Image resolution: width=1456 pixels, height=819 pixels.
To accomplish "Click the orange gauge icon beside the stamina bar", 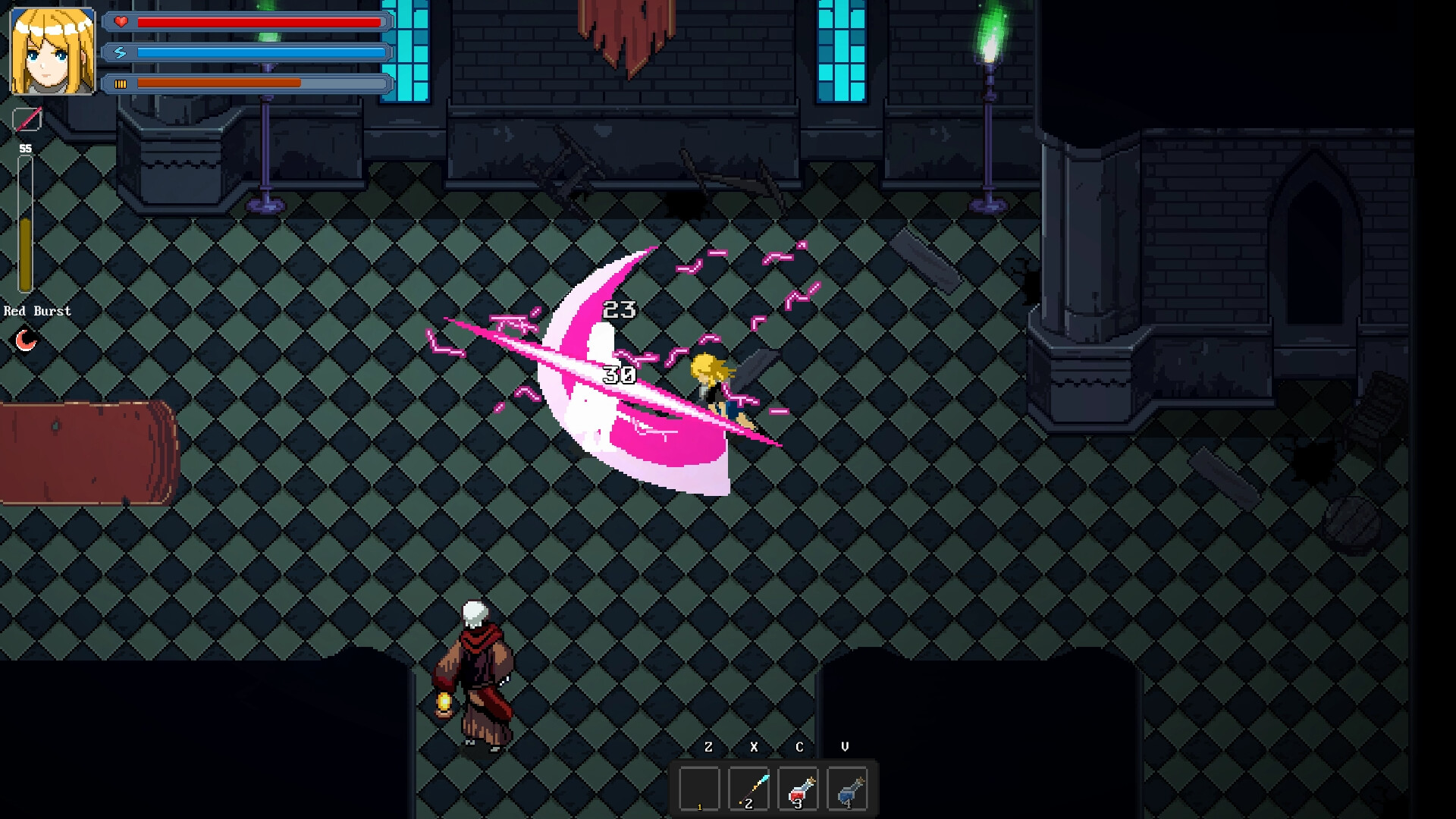I will 121,85.
